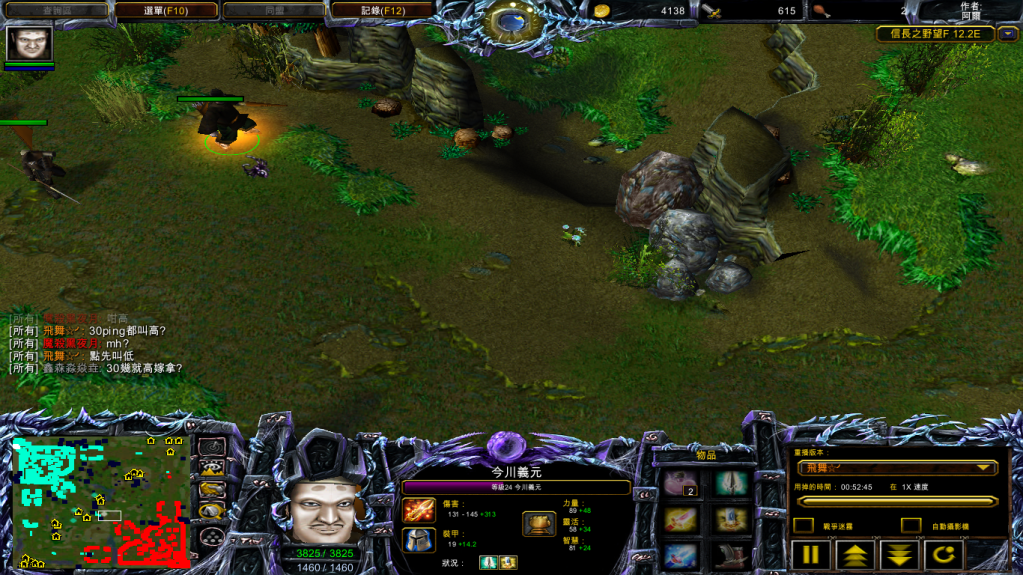Toggle the 自動攝影機 auto camera checkbox
This screenshot has height=575, width=1023.
pos(910,525)
